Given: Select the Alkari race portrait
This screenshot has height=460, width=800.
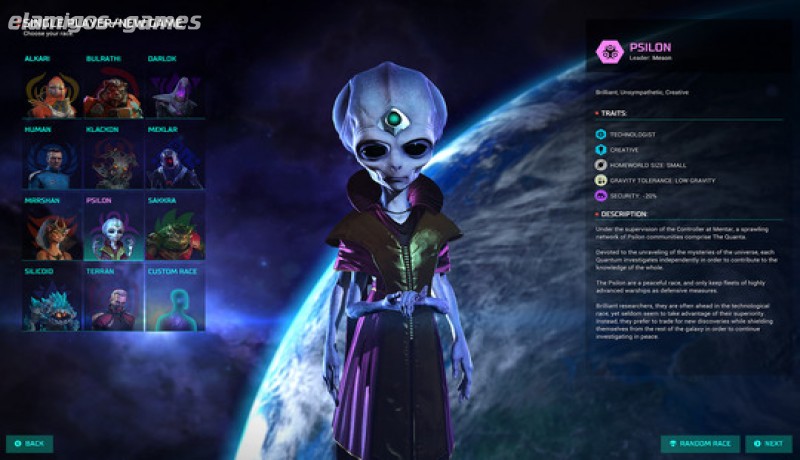Looking at the screenshot, I should pos(53,92).
